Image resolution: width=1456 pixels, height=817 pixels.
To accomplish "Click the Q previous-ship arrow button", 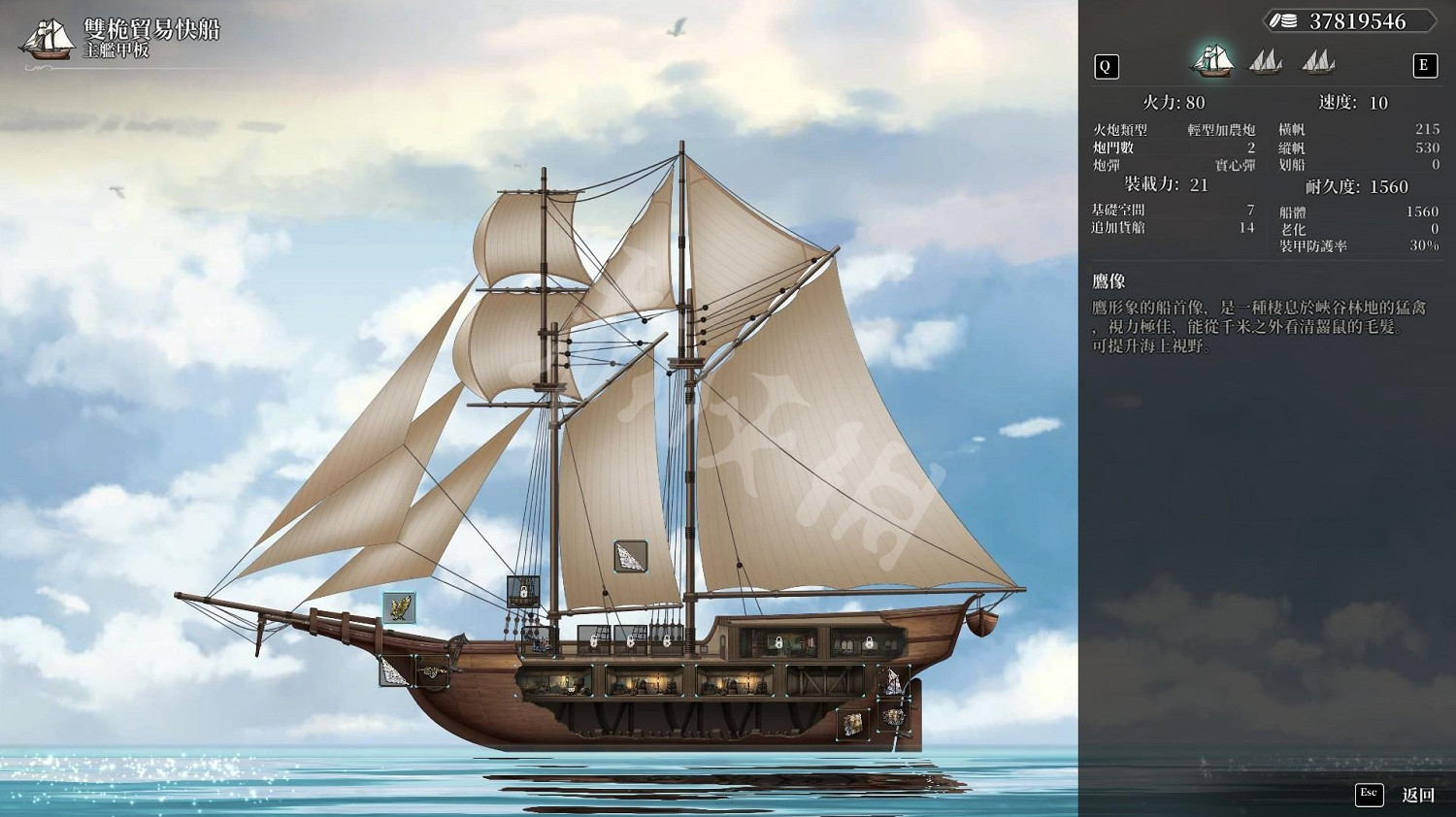I will coord(1106,66).
